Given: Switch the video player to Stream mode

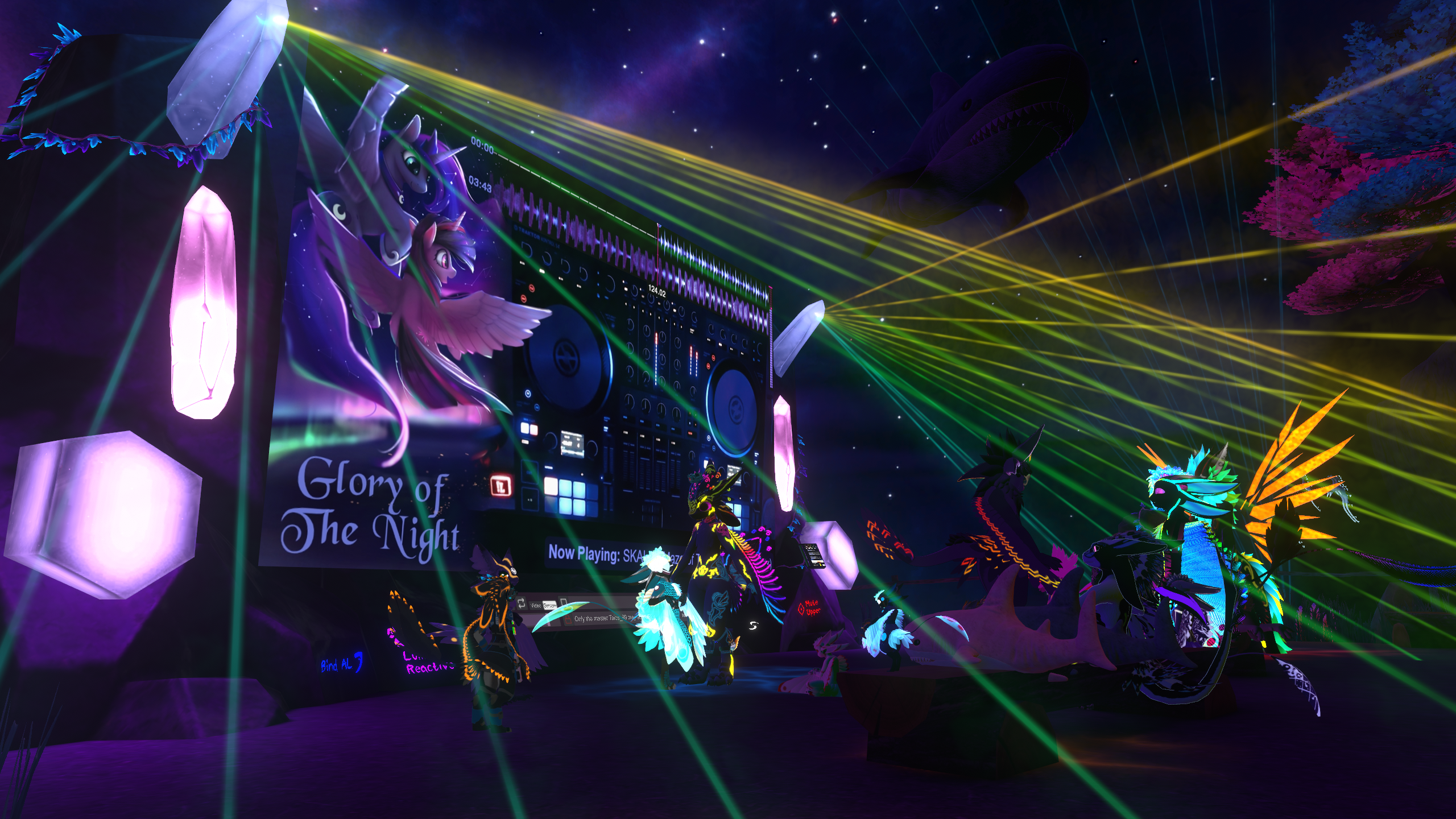Looking at the screenshot, I should 549,606.
